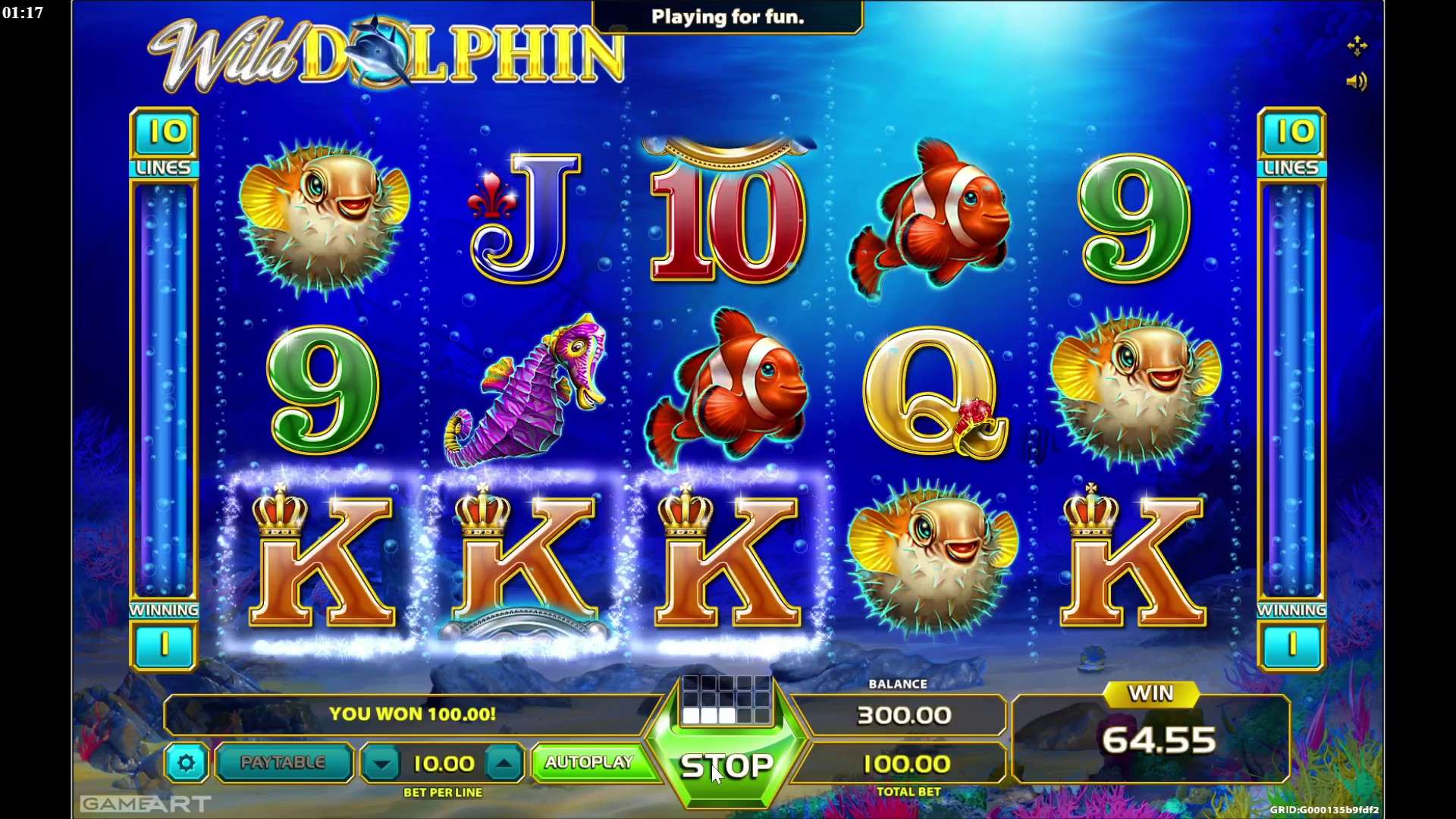Click the left 10 Lines indicator

click(x=164, y=144)
